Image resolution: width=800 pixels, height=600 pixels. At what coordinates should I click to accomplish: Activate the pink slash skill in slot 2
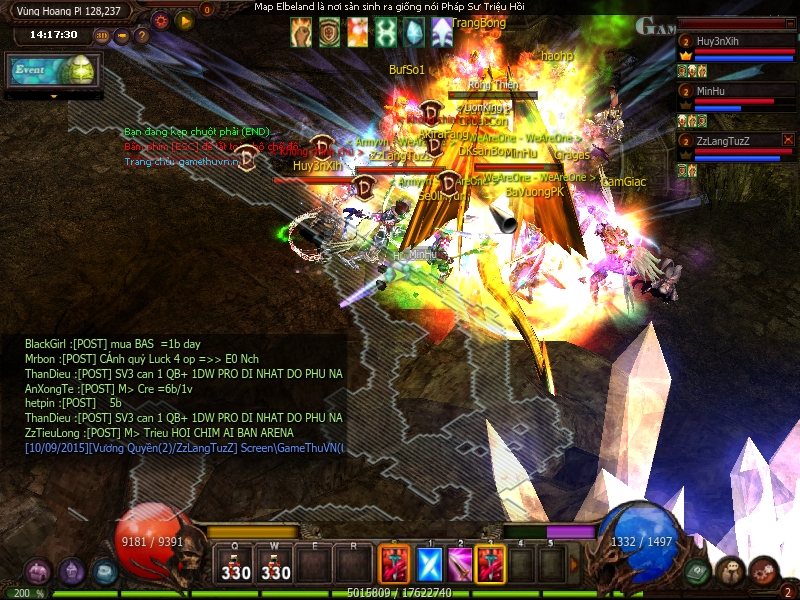[x=460, y=563]
